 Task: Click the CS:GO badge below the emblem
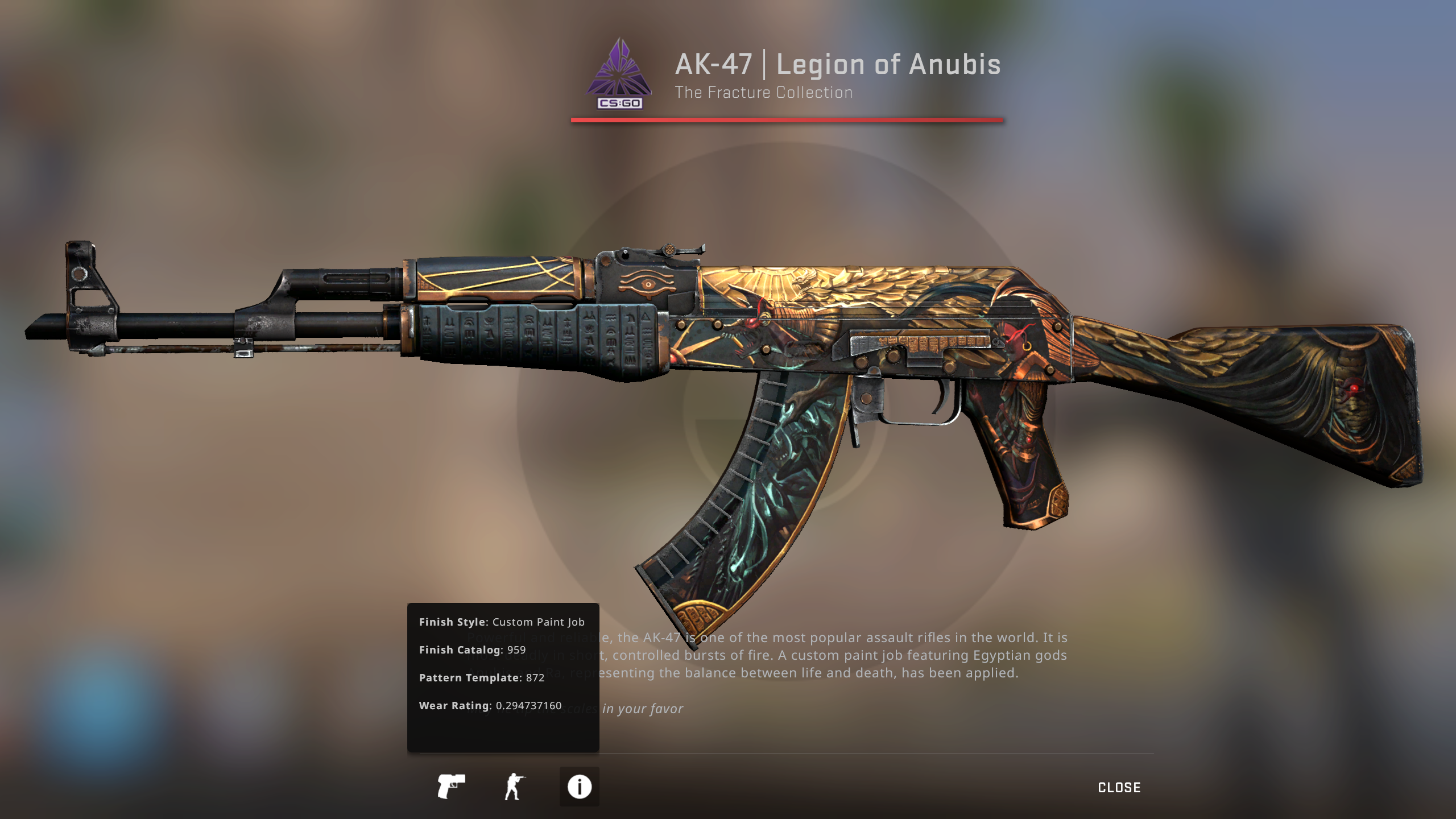coord(619,104)
